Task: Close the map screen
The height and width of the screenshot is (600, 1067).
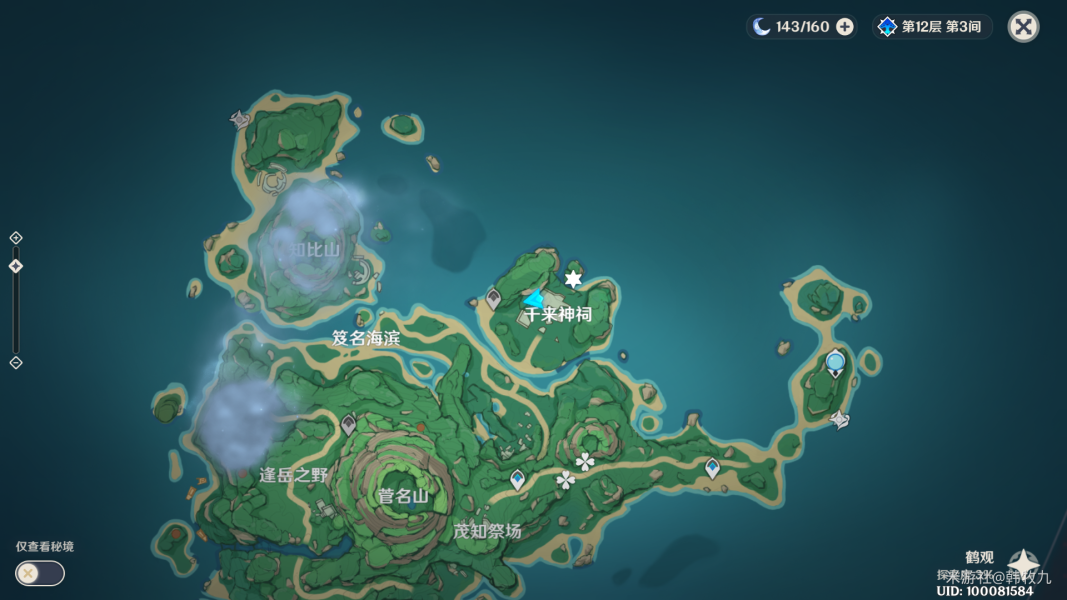Action: click(1023, 27)
